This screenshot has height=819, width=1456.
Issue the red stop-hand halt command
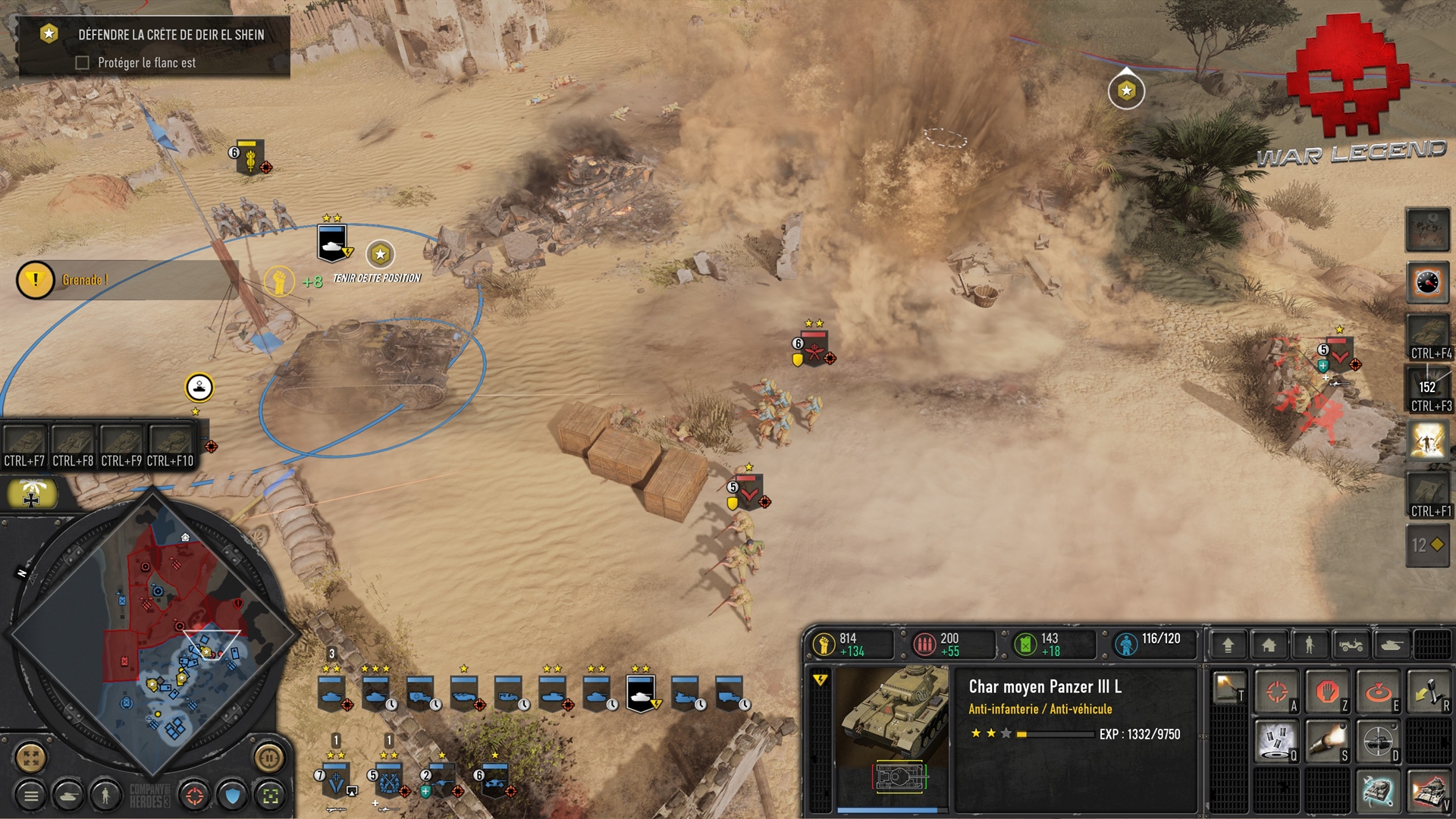(x=1326, y=692)
